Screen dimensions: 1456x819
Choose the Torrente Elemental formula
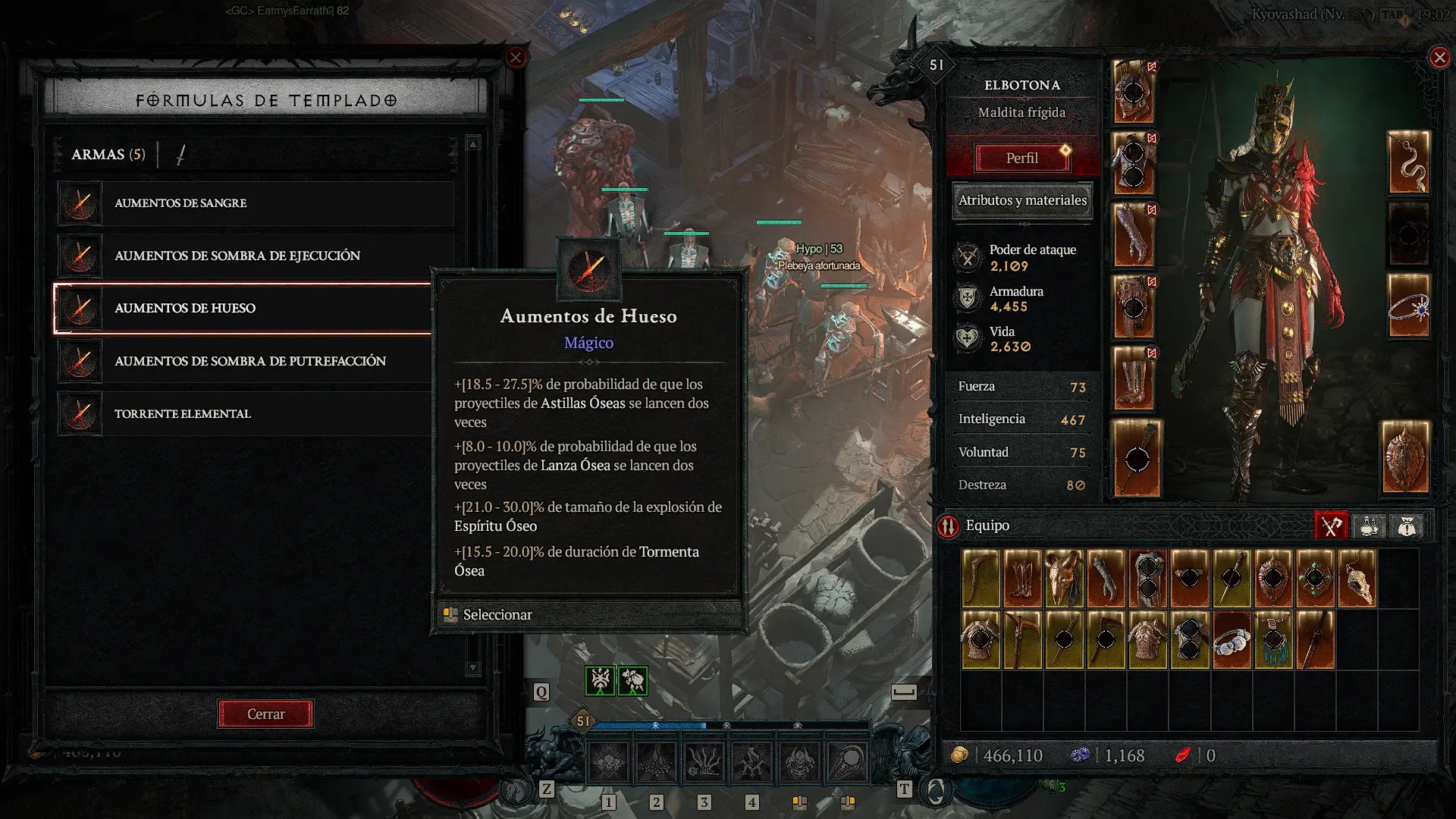coord(256,413)
